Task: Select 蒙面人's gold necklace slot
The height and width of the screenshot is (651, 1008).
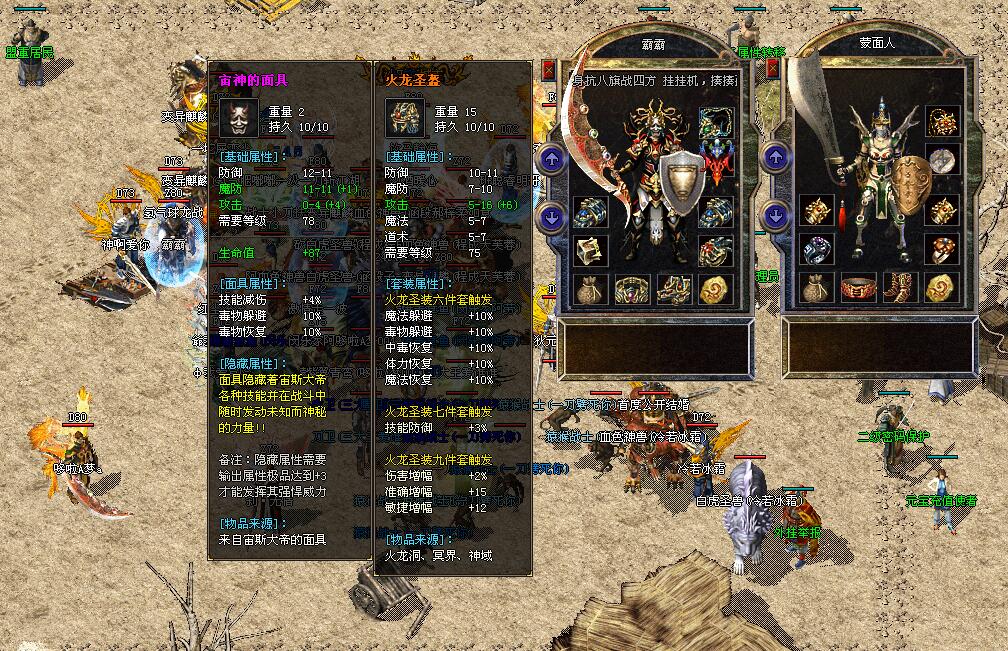Action: click(x=940, y=123)
